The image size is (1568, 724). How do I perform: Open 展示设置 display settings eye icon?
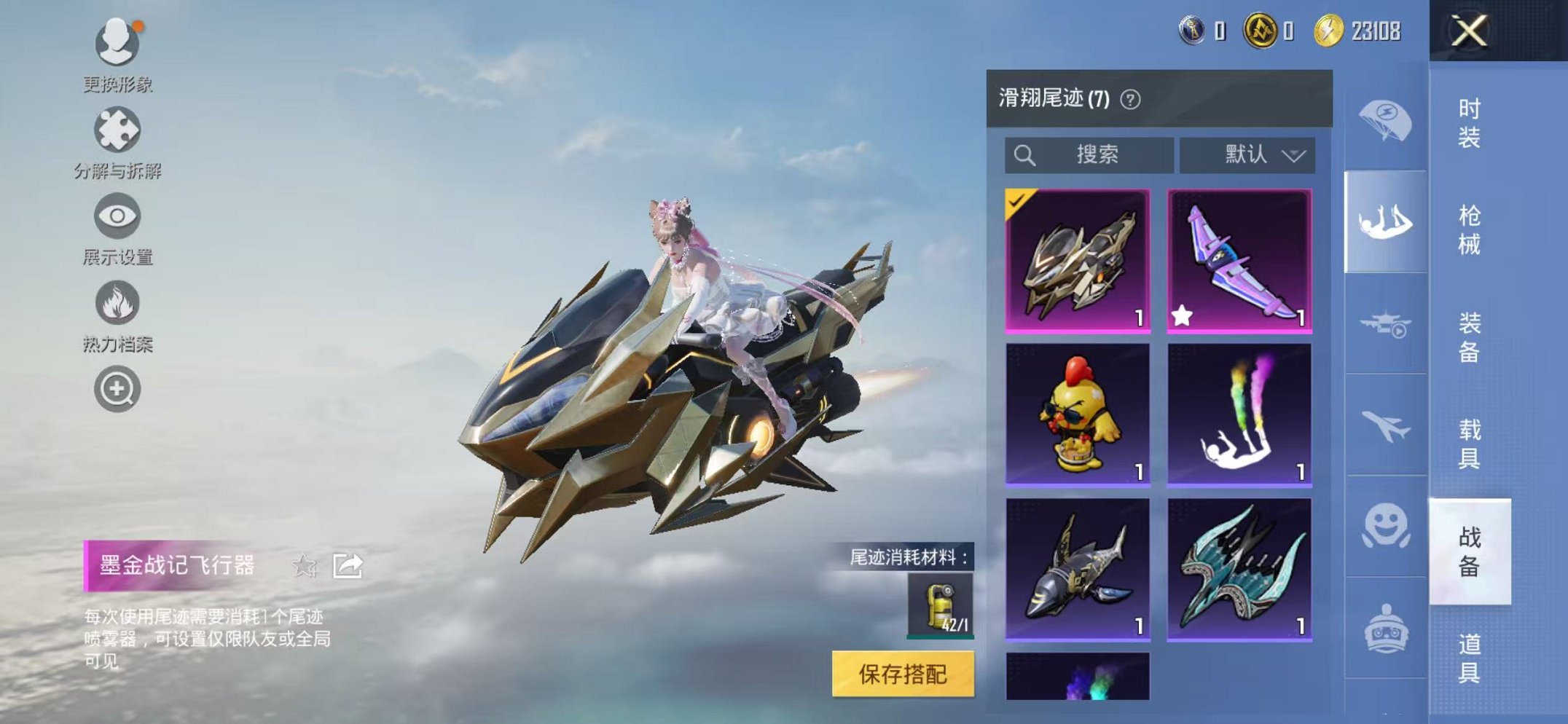point(117,215)
